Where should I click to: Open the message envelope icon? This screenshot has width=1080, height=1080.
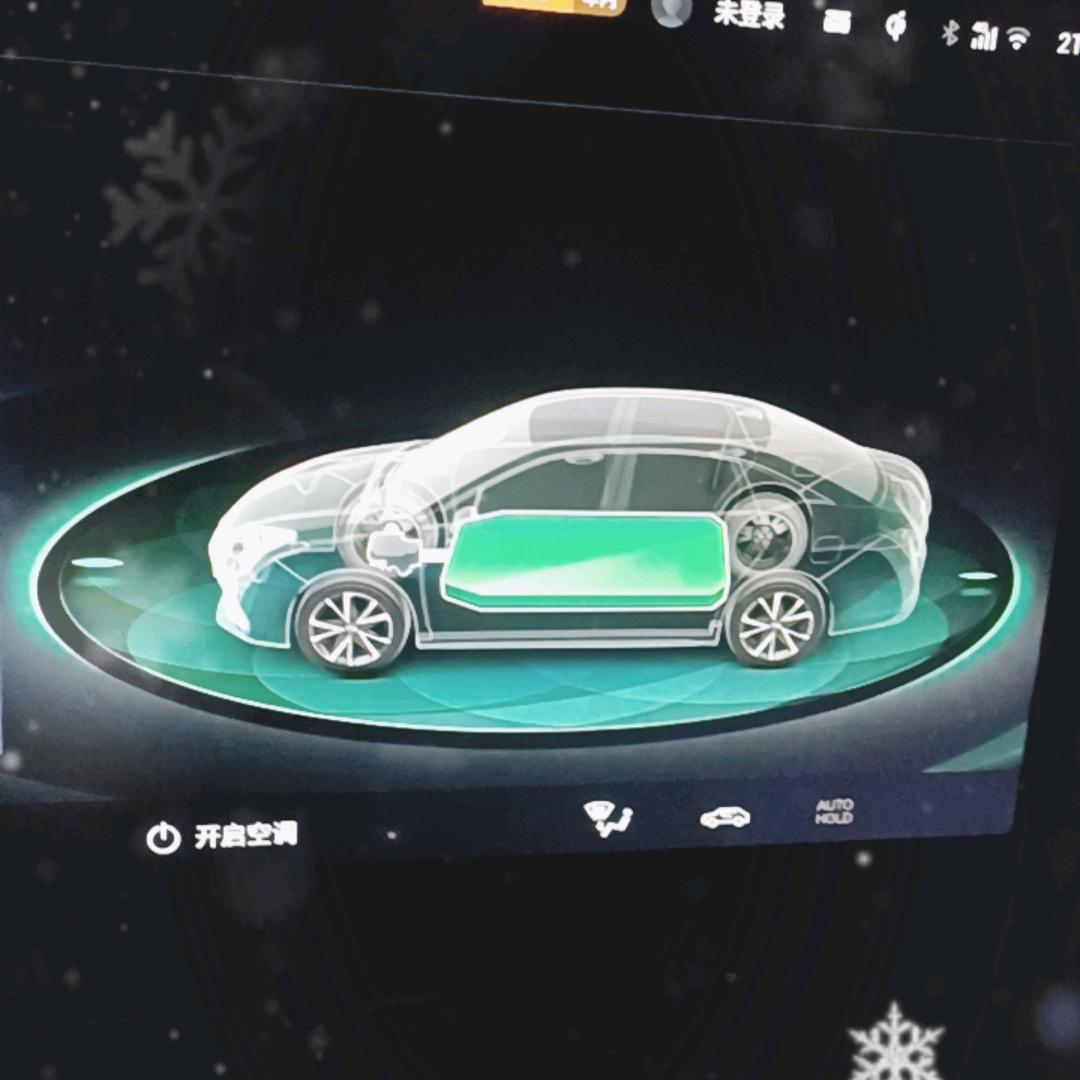(837, 22)
